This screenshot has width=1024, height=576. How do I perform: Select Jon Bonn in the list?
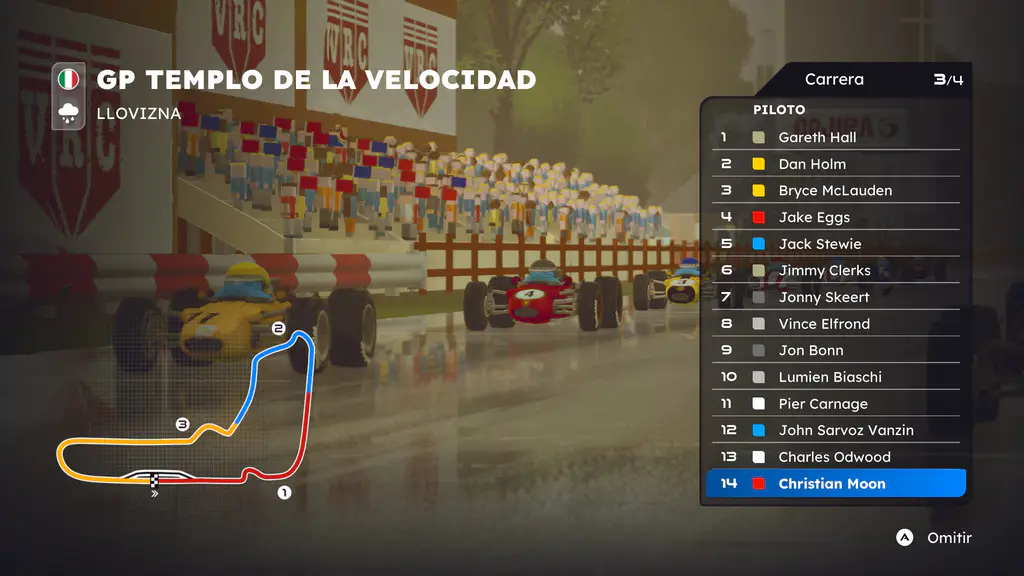tap(835, 350)
